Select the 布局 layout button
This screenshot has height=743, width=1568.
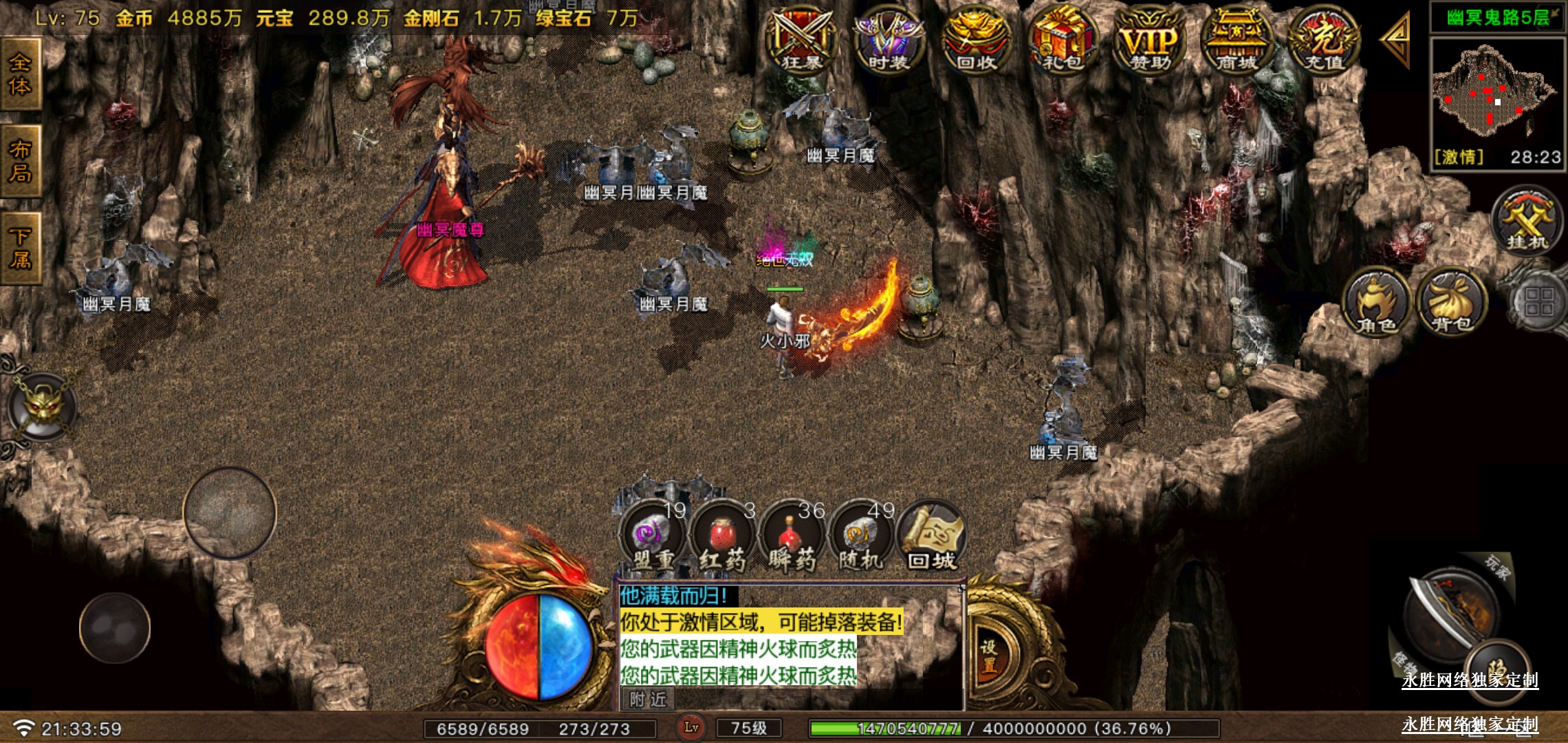(20, 161)
